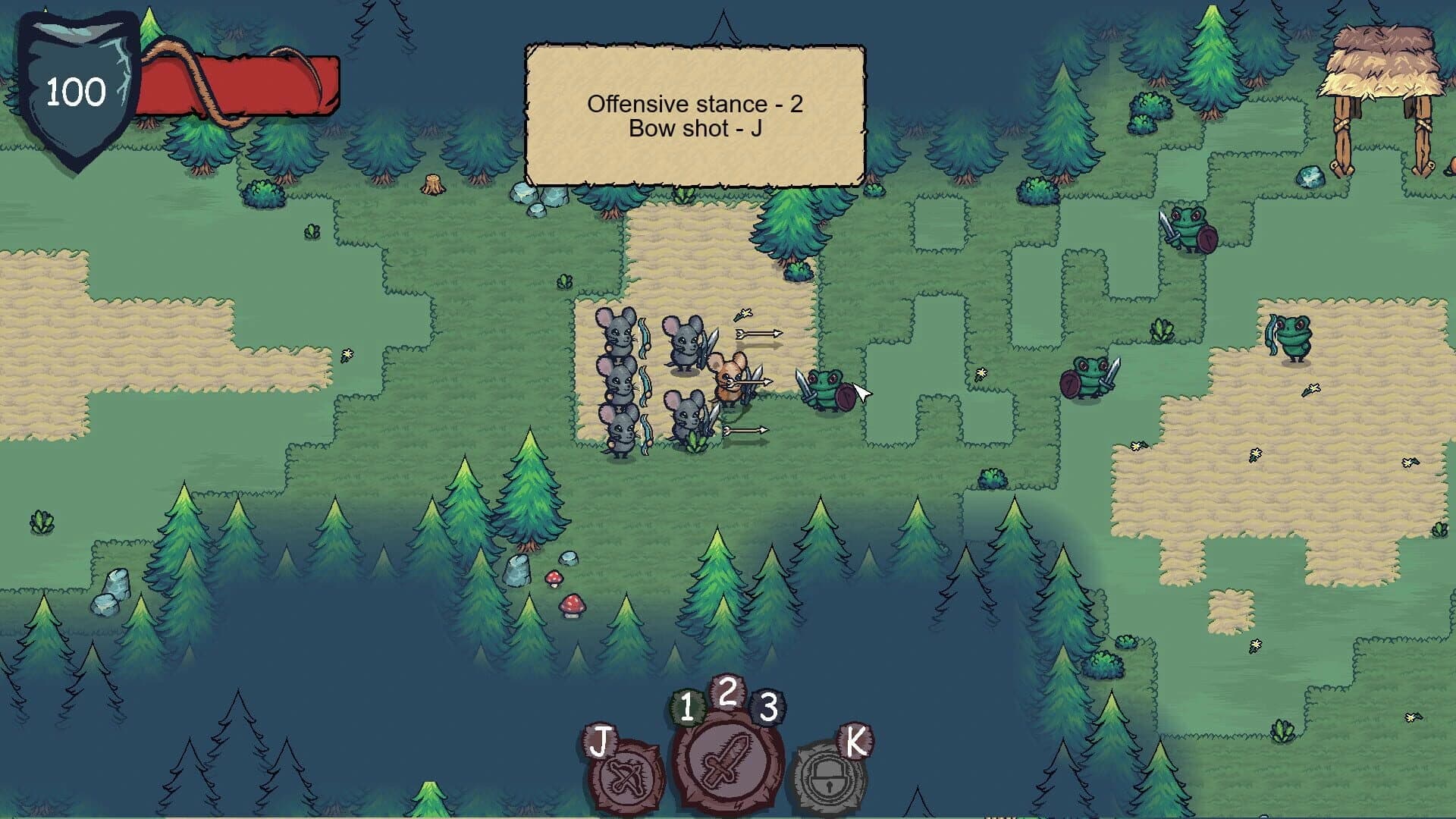Dismiss the Offensive stance tutorial panel
The image size is (1456, 819).
[x=694, y=114]
